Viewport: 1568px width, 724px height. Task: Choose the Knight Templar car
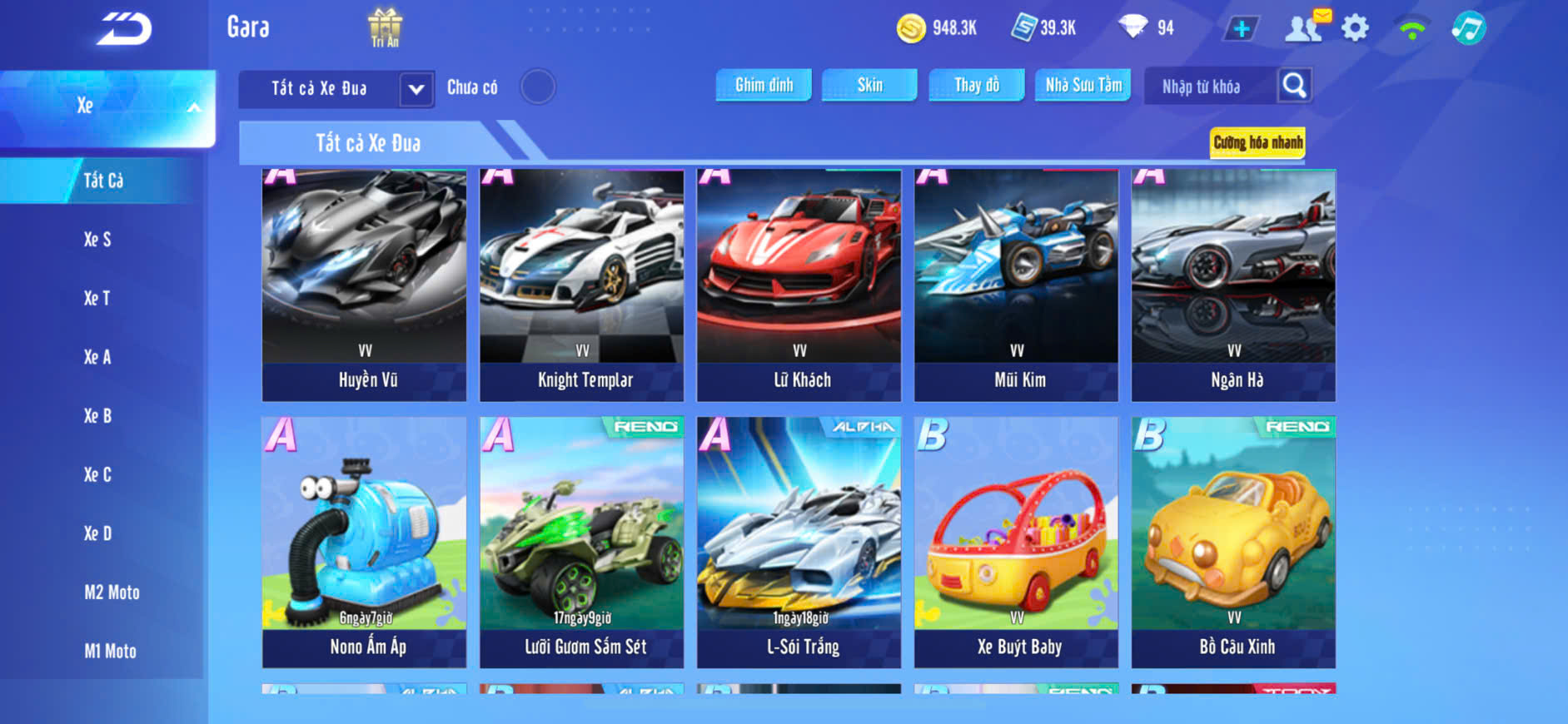581,285
